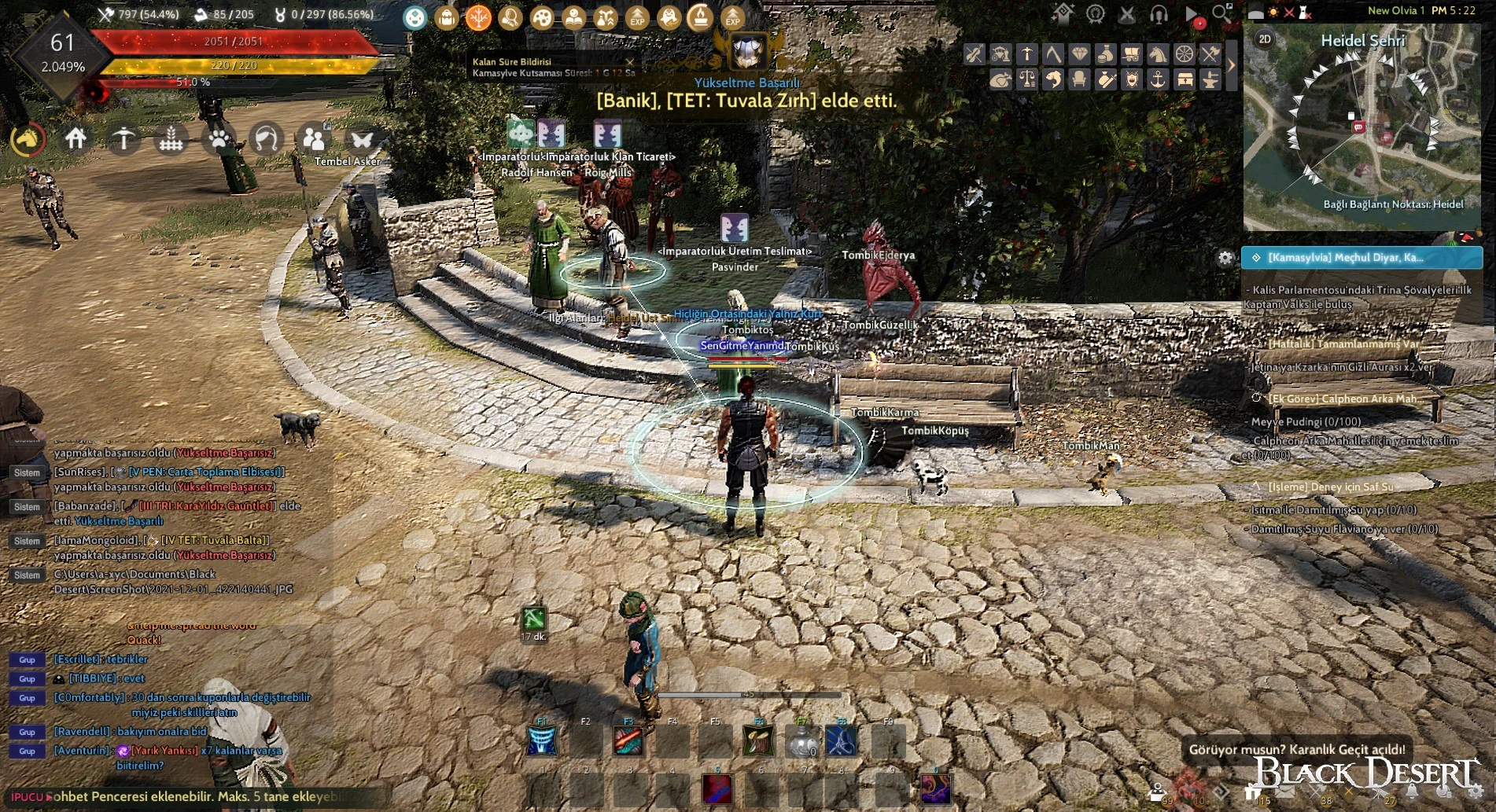Open the pickaxe worker icon
The image size is (1496, 812).
point(123,139)
